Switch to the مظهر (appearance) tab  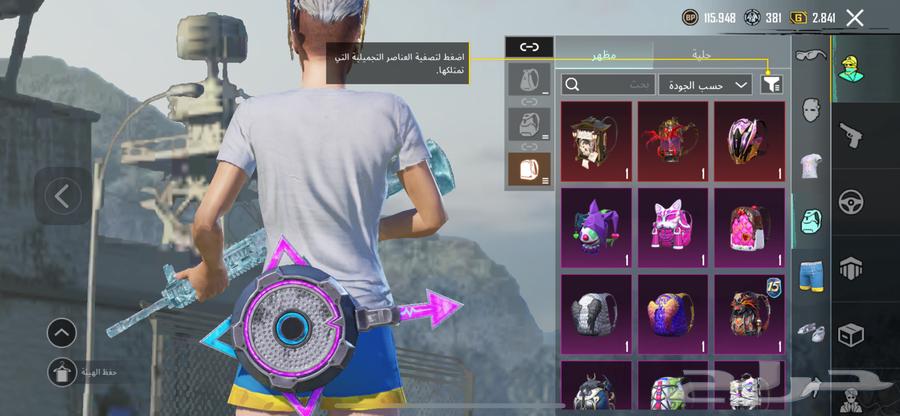pyautogui.click(x=604, y=57)
